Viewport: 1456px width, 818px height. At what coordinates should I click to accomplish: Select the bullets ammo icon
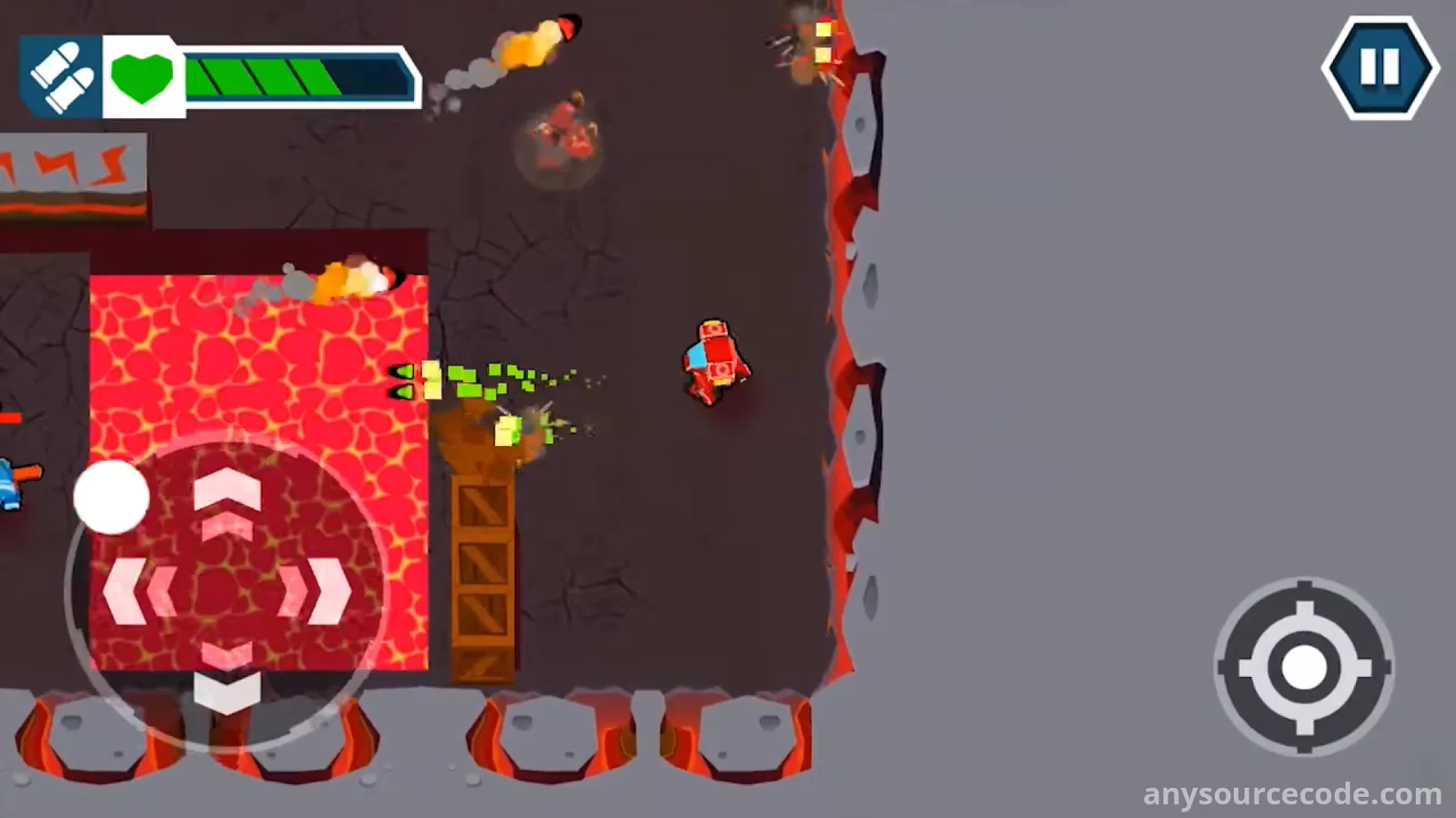(61, 77)
